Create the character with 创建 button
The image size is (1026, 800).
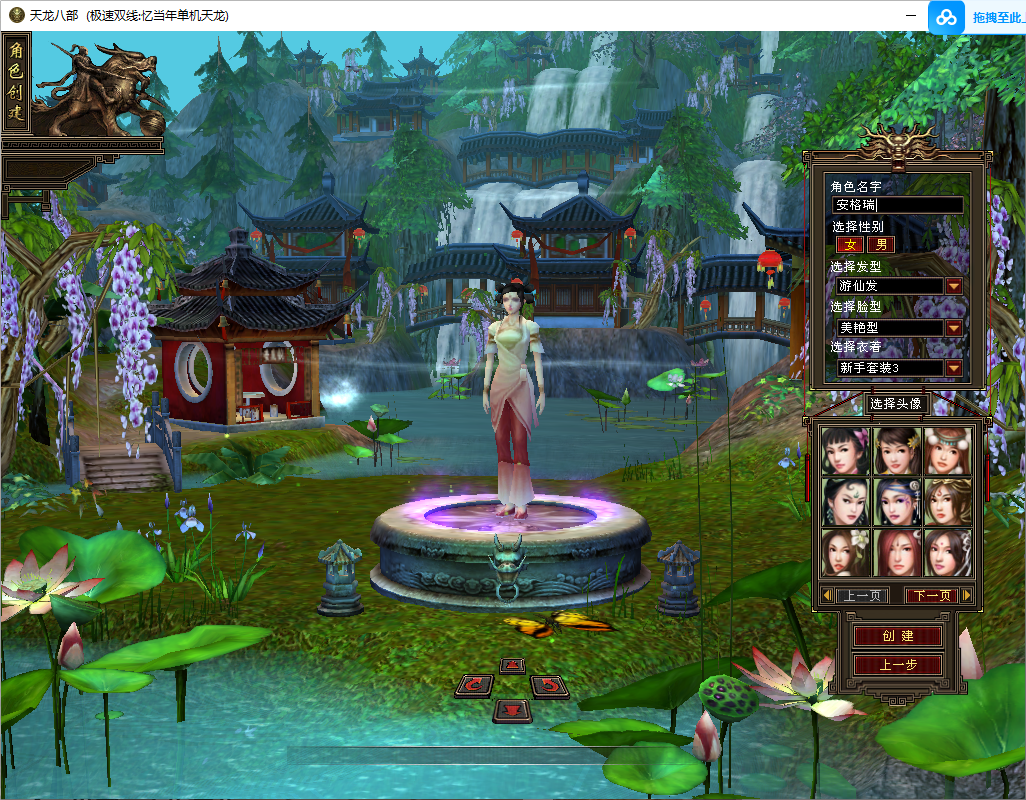(897, 636)
